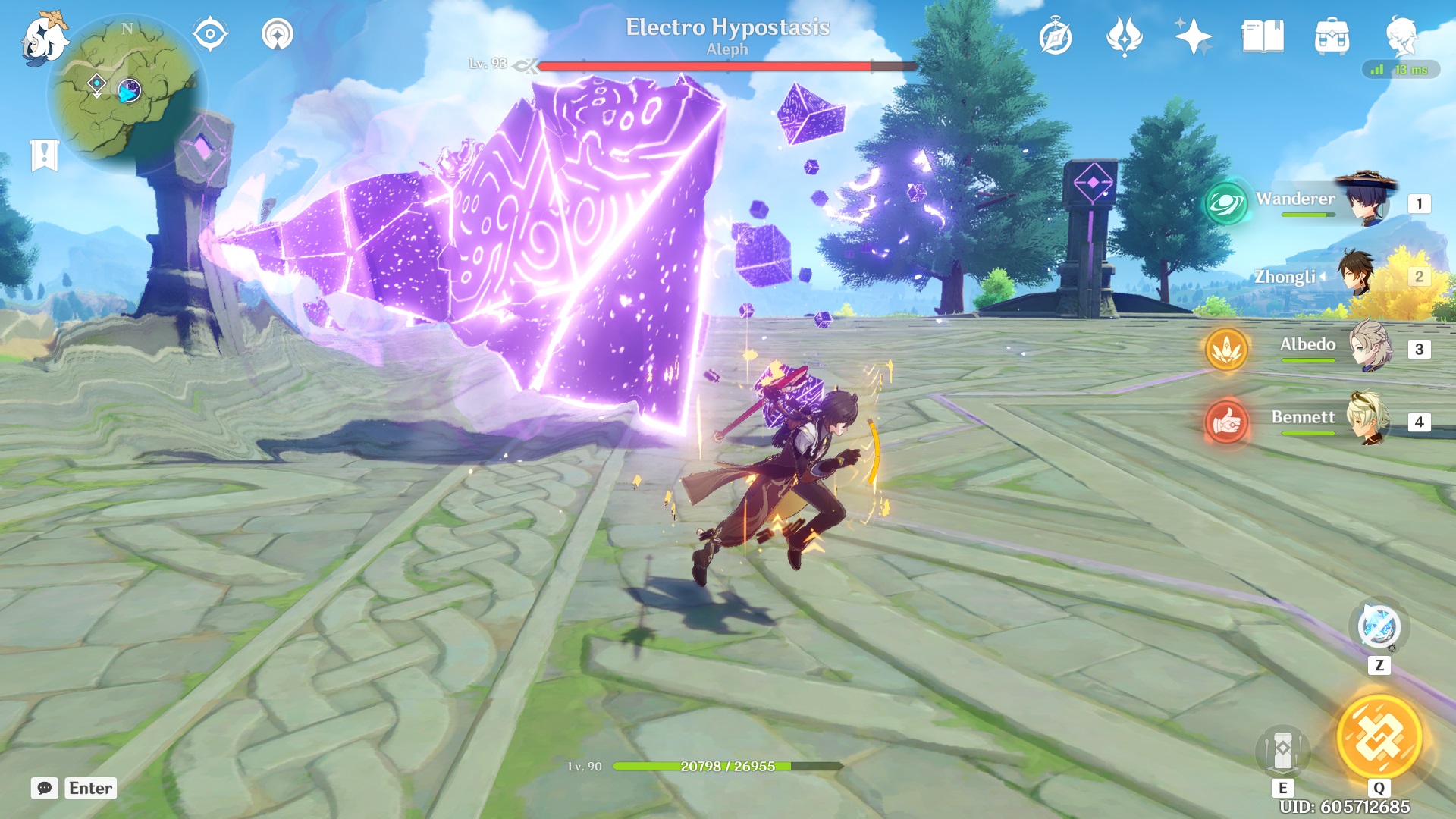Switch to Albedo's portrait
The height and width of the screenshot is (819, 1456).
(x=1370, y=347)
